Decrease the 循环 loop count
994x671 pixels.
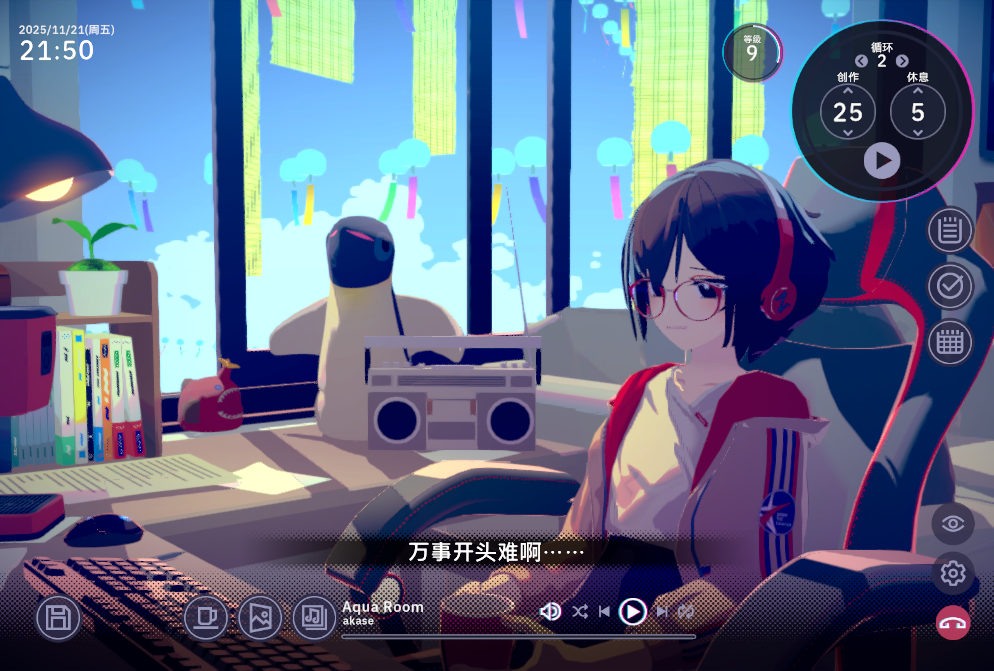pyautogui.click(x=861, y=61)
